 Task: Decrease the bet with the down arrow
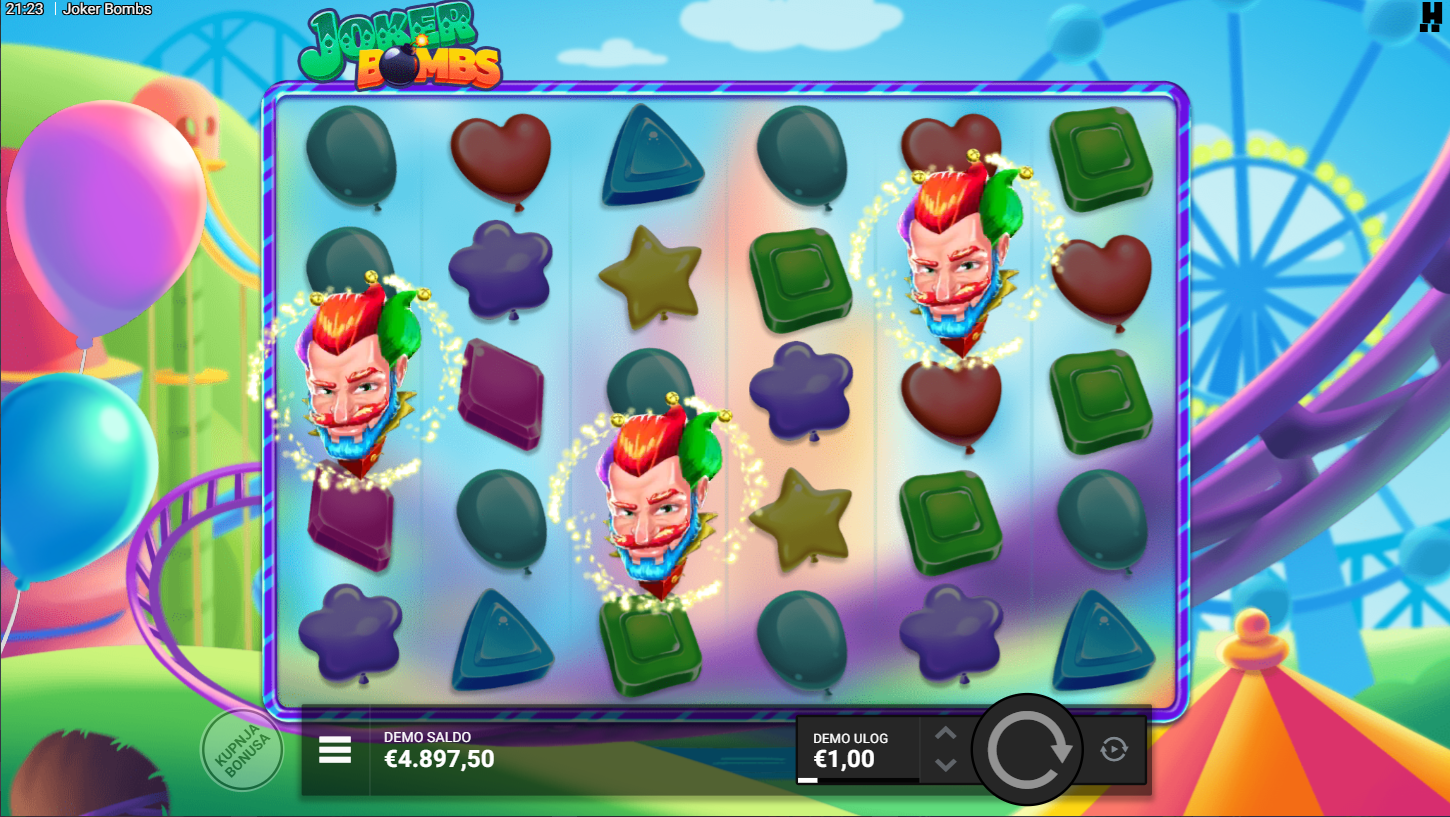click(x=945, y=765)
